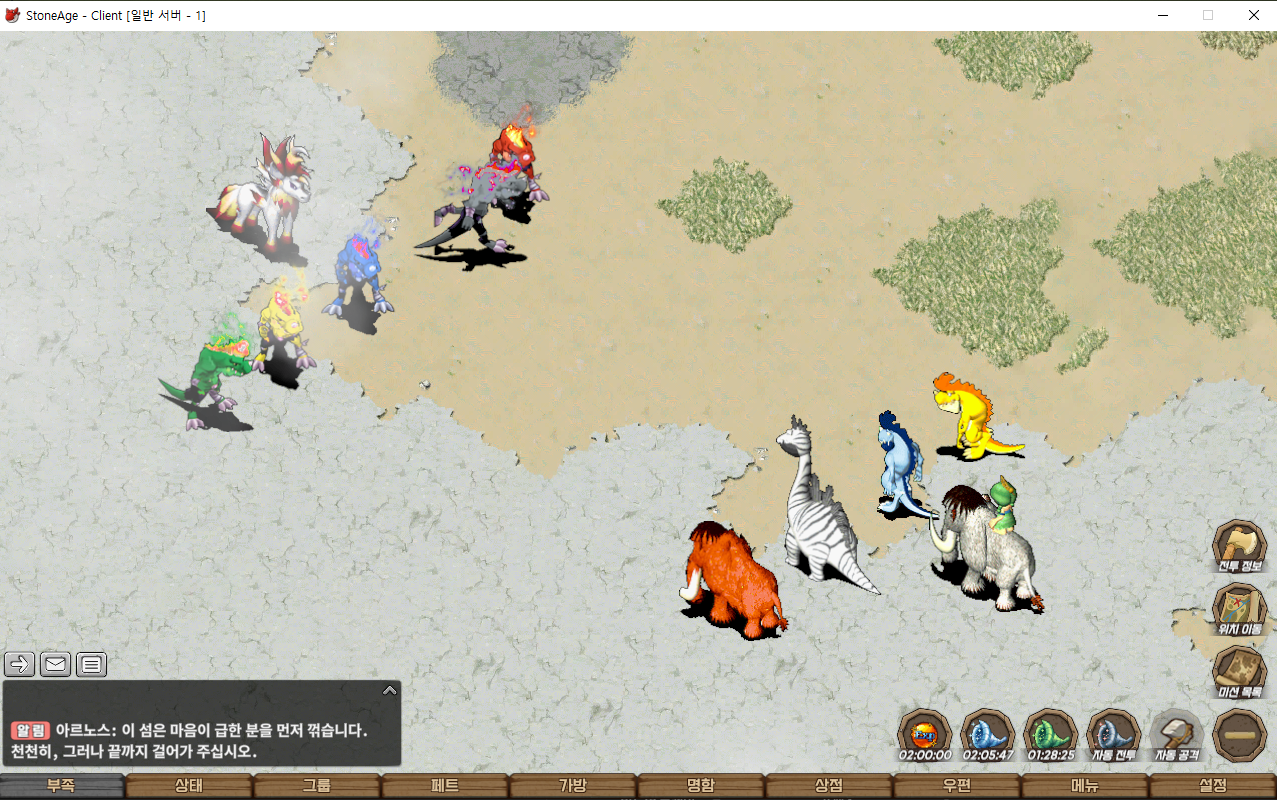Open the 그룹 (Group) menu
Image resolution: width=1277 pixels, height=800 pixels.
point(317,786)
